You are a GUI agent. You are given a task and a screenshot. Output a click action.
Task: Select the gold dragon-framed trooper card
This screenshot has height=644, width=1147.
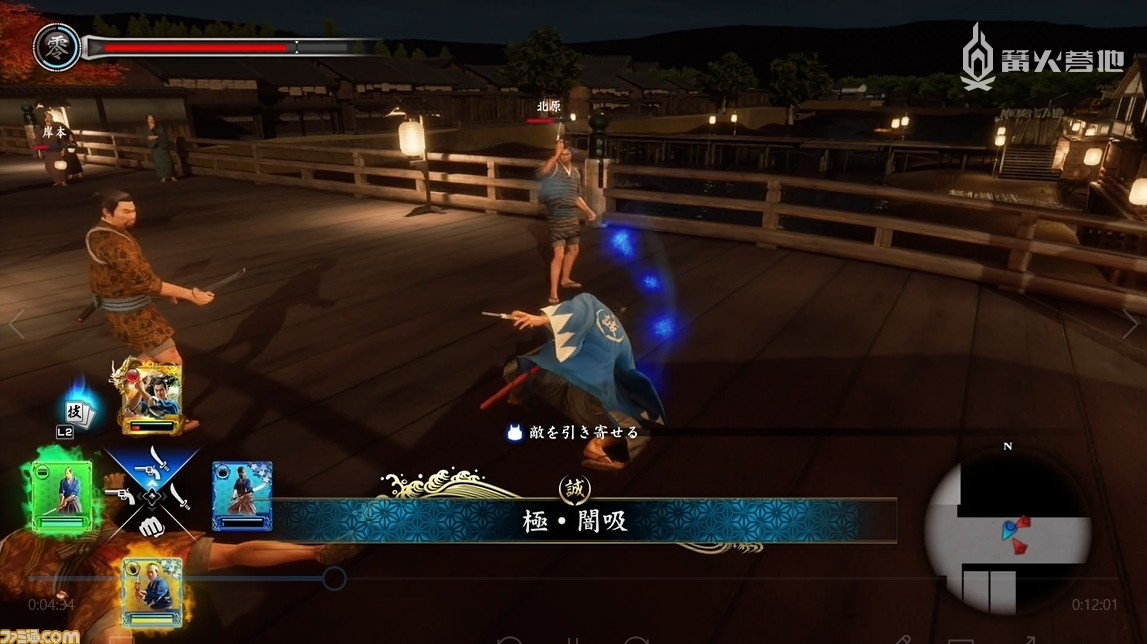point(151,397)
